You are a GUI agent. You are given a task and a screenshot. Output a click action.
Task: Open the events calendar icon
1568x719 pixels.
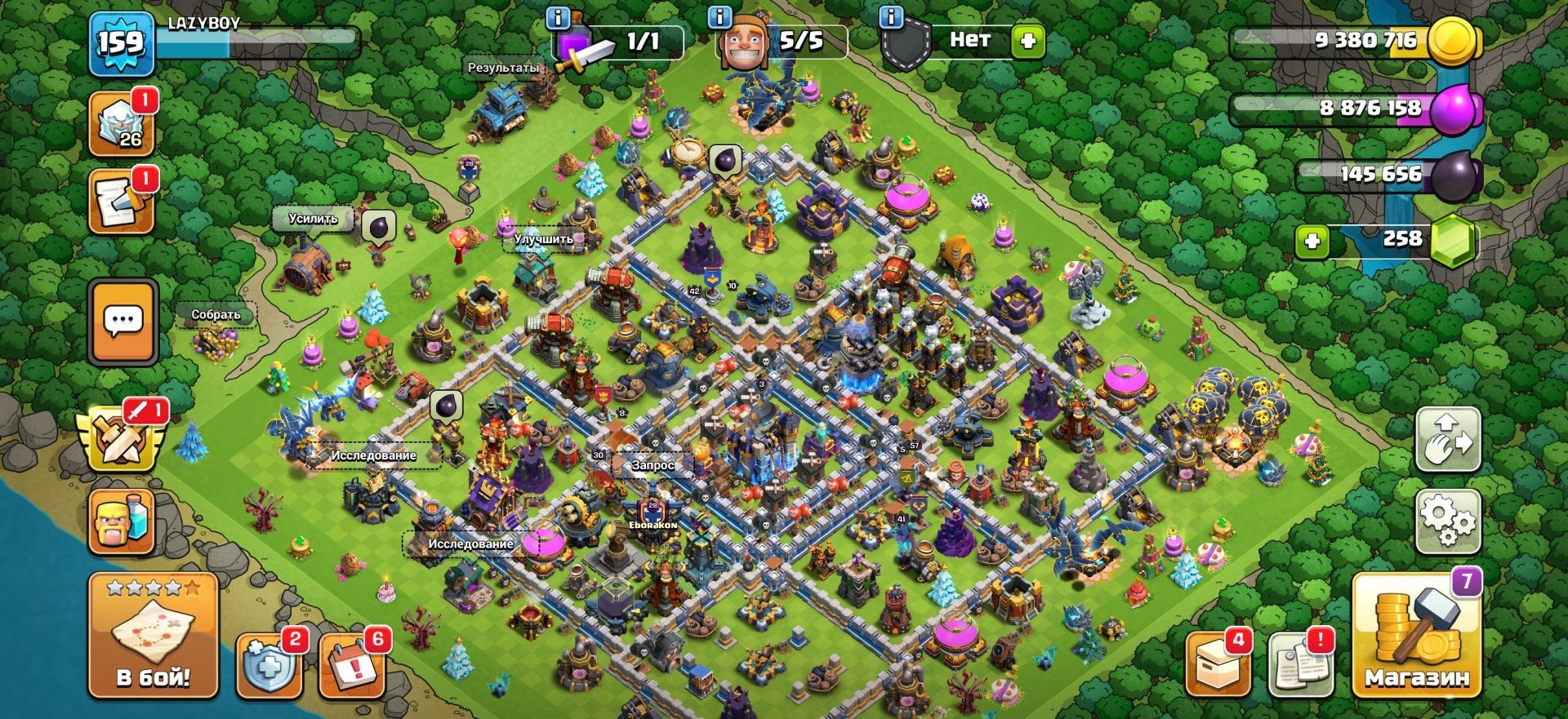(x=350, y=665)
